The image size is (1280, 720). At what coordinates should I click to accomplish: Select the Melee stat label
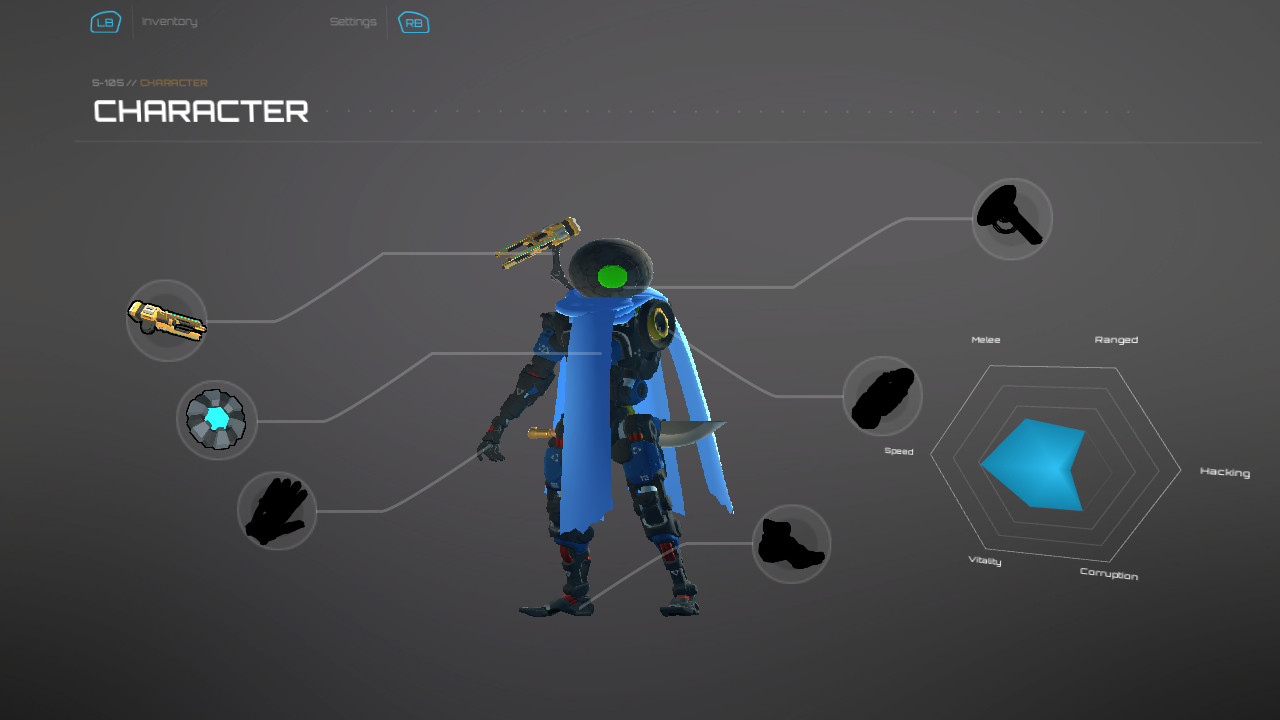(985, 339)
